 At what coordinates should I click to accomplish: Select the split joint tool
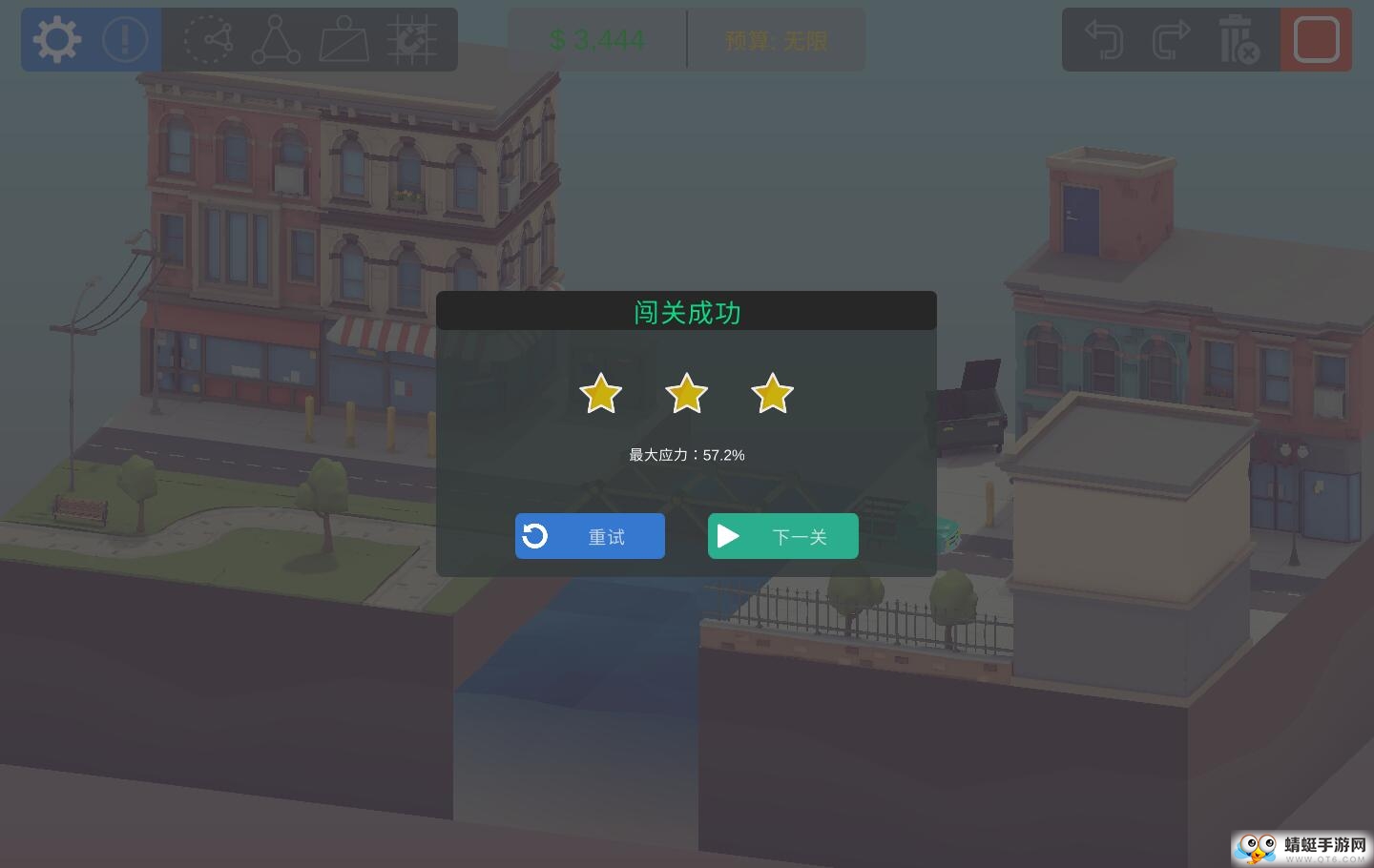pos(209,39)
